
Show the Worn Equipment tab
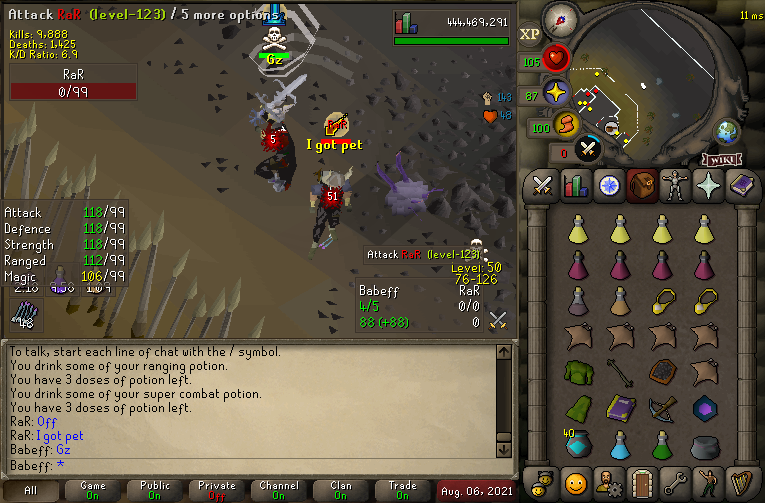point(675,185)
